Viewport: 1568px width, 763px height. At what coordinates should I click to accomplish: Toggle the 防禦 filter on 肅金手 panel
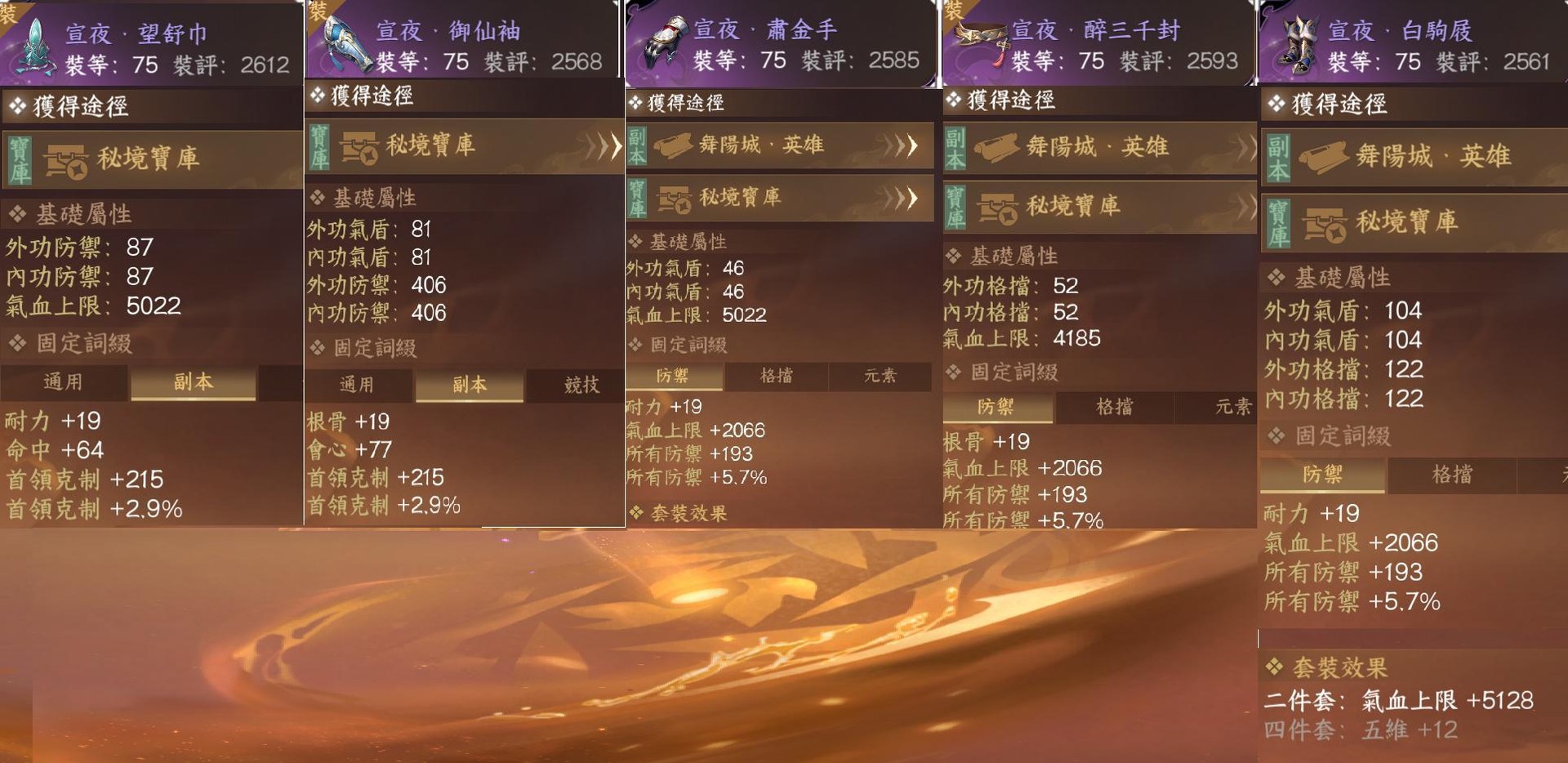[672, 376]
